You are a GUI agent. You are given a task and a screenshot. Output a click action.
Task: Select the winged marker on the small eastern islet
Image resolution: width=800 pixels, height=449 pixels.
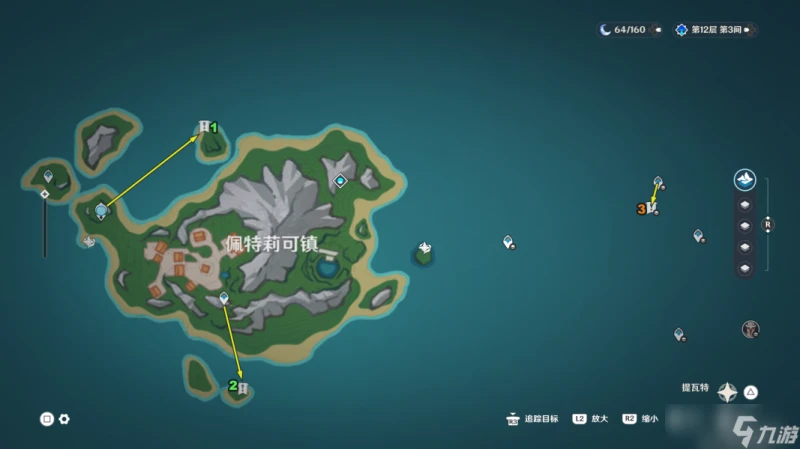pyautogui.click(x=424, y=247)
